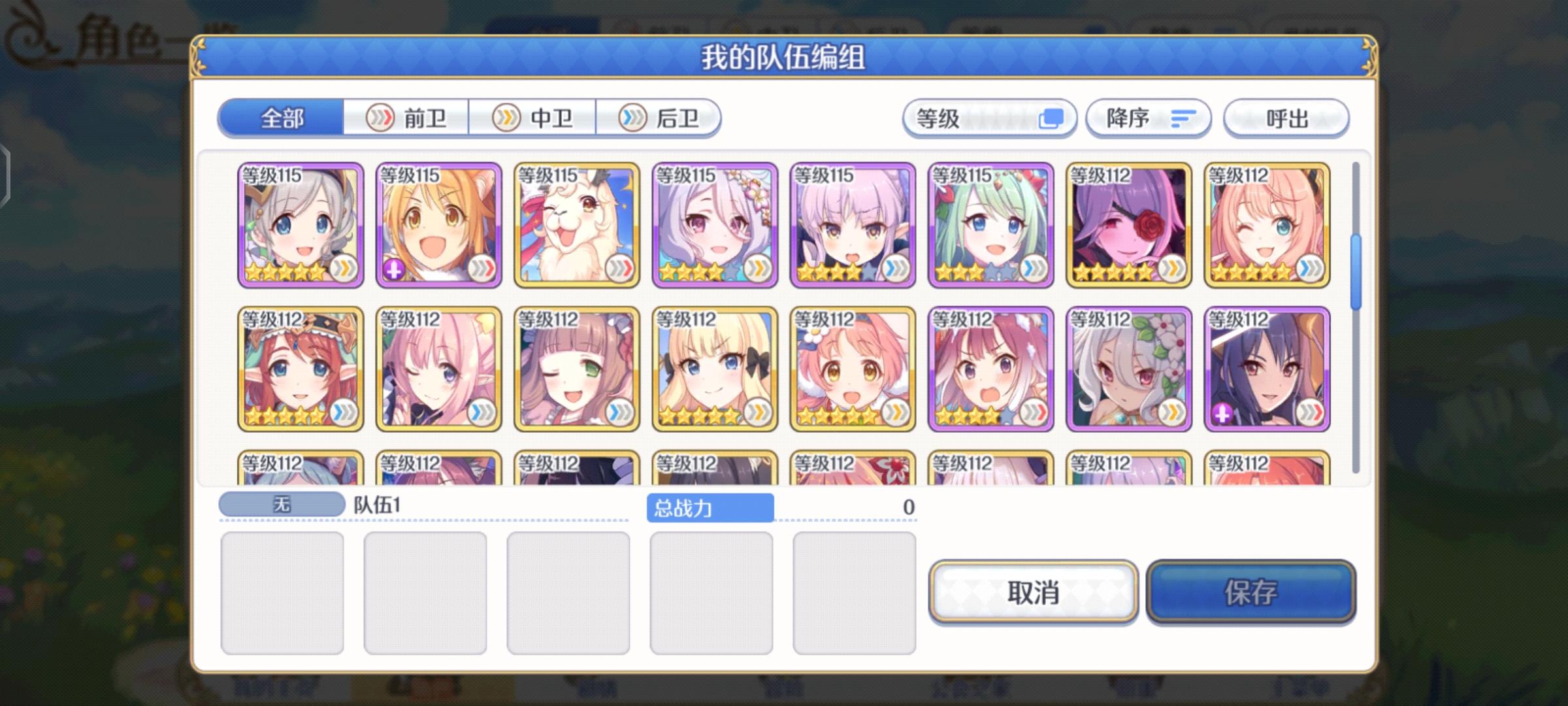This screenshot has height=706, width=1568.
Task: Toggle the 后卫 rearguard filter
Action: [x=661, y=118]
